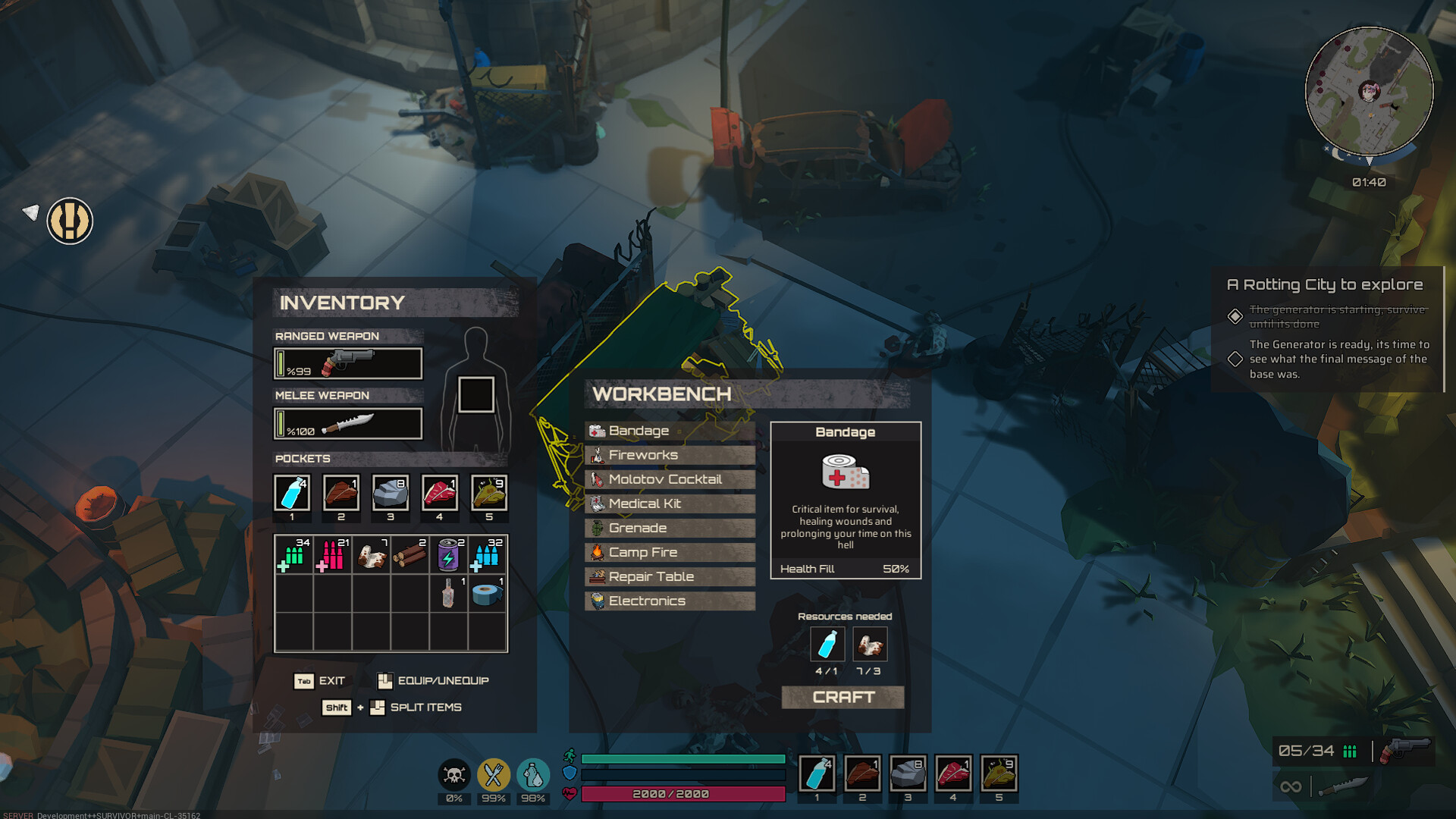Select the pink ammo stack of 21
Screen dimensions: 1456x819
click(x=332, y=555)
